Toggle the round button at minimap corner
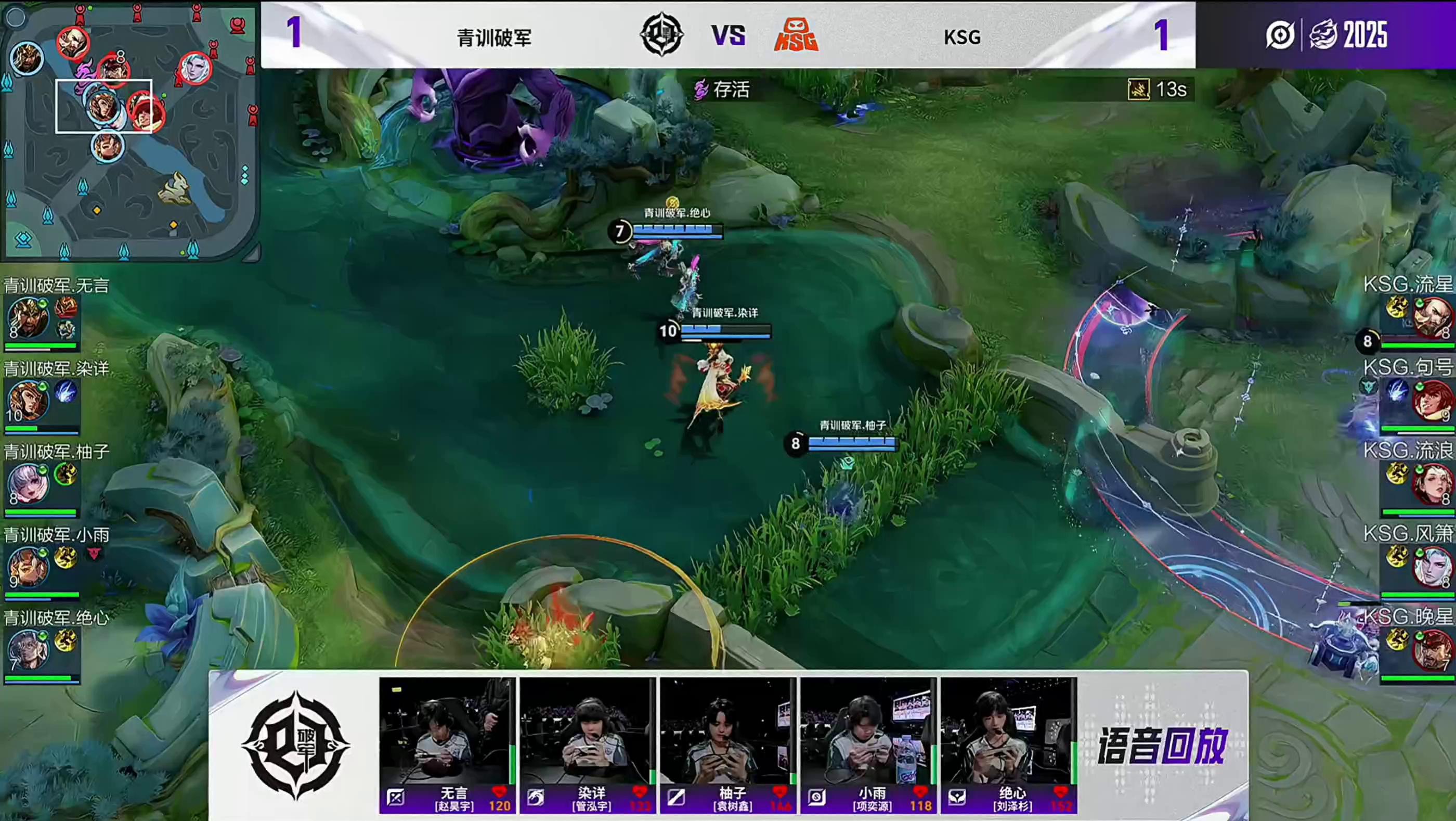 tap(16, 18)
